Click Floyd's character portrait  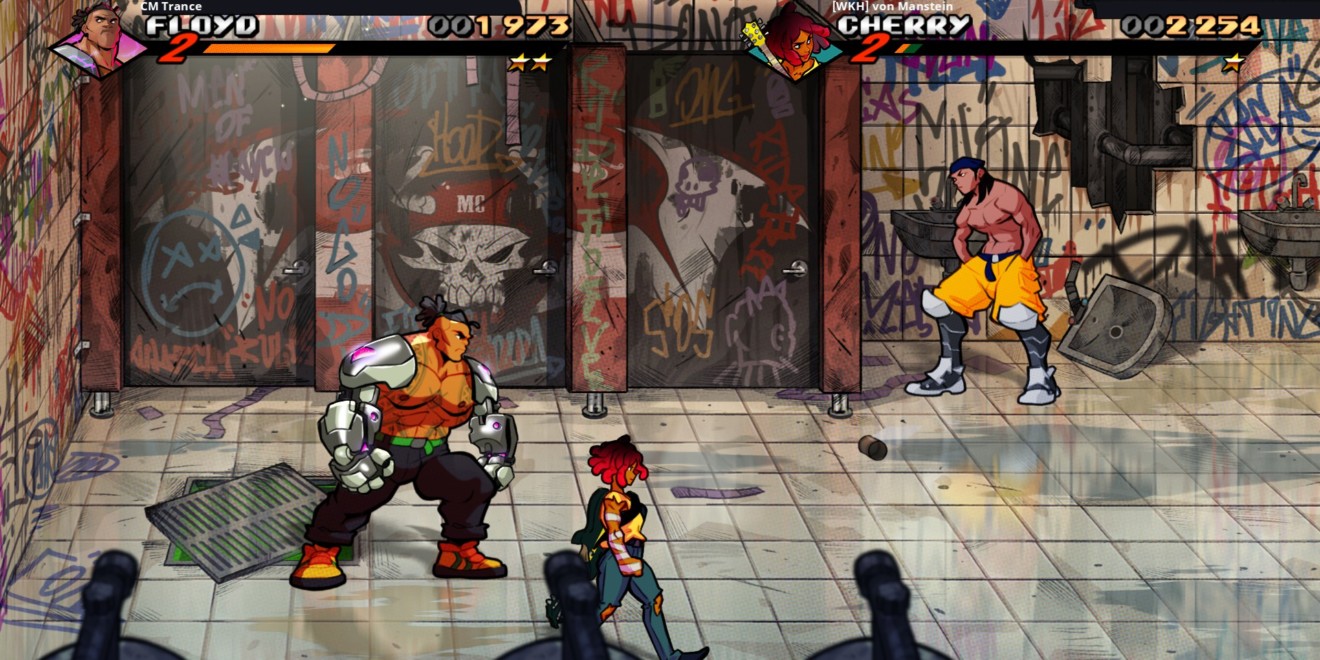(x=99, y=40)
